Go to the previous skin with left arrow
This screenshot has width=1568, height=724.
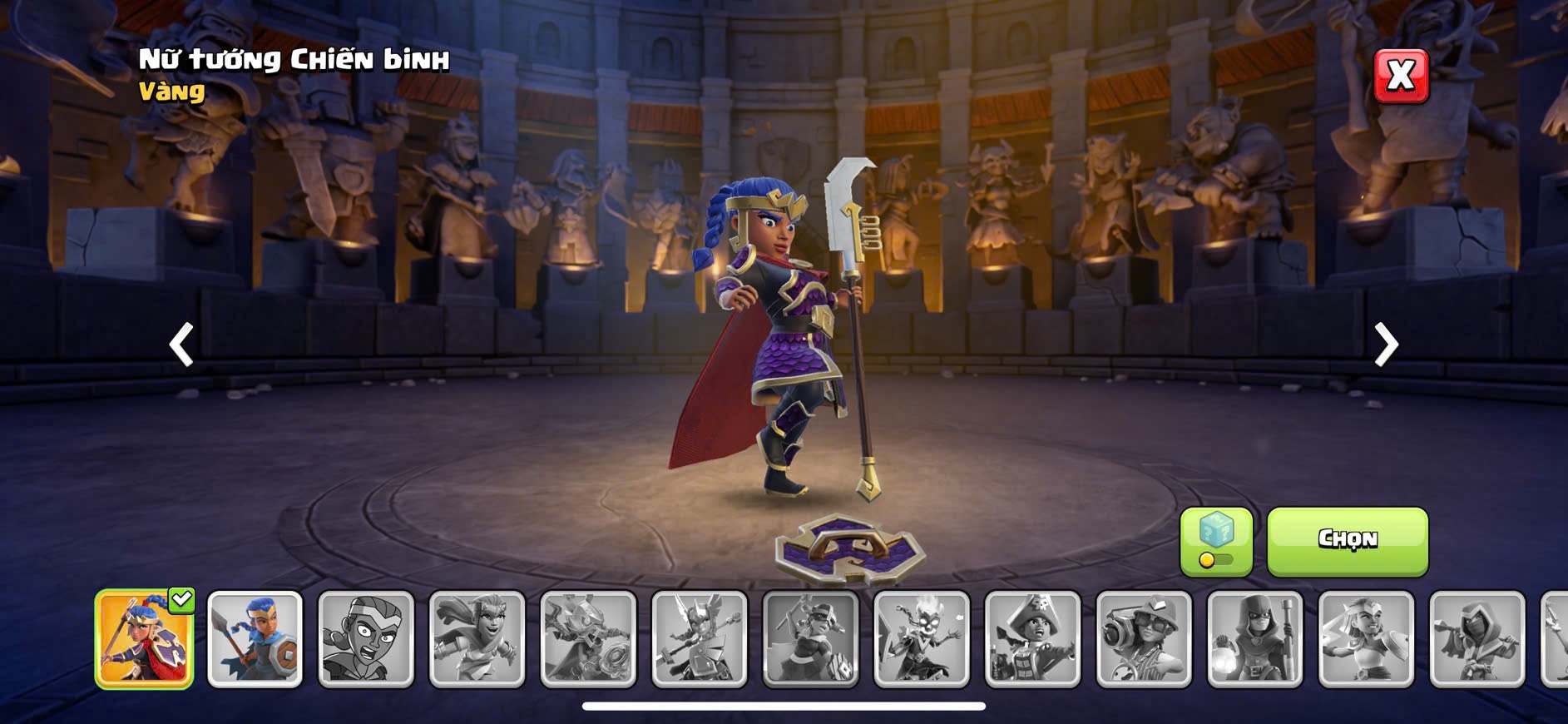[181, 344]
